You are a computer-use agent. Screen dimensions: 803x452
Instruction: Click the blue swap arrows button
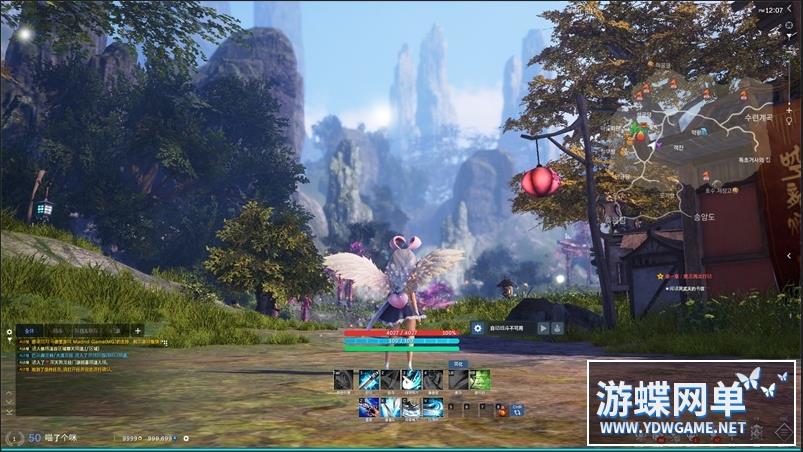click(x=517, y=409)
